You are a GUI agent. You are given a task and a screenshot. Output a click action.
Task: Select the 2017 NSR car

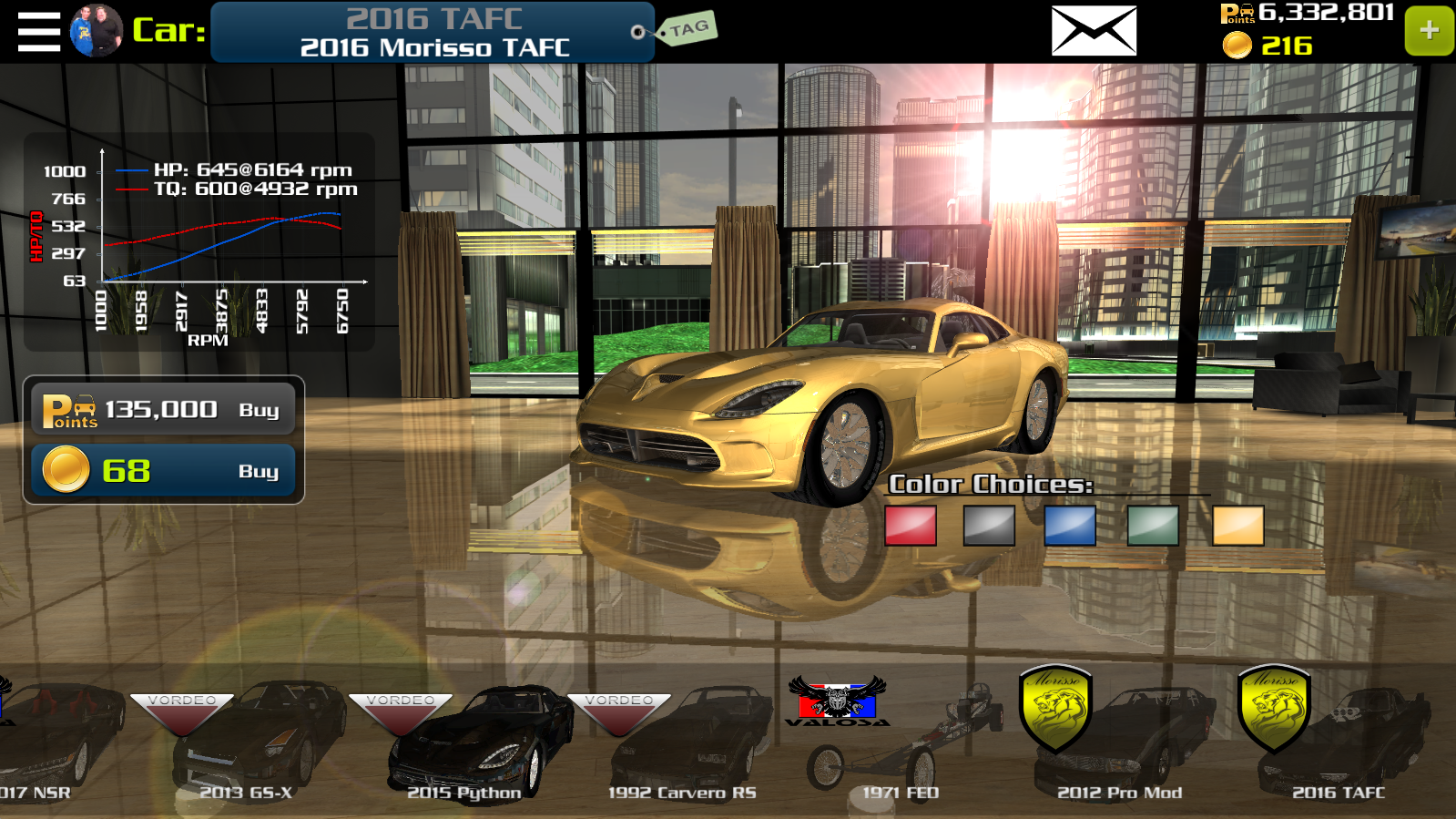click(46, 742)
